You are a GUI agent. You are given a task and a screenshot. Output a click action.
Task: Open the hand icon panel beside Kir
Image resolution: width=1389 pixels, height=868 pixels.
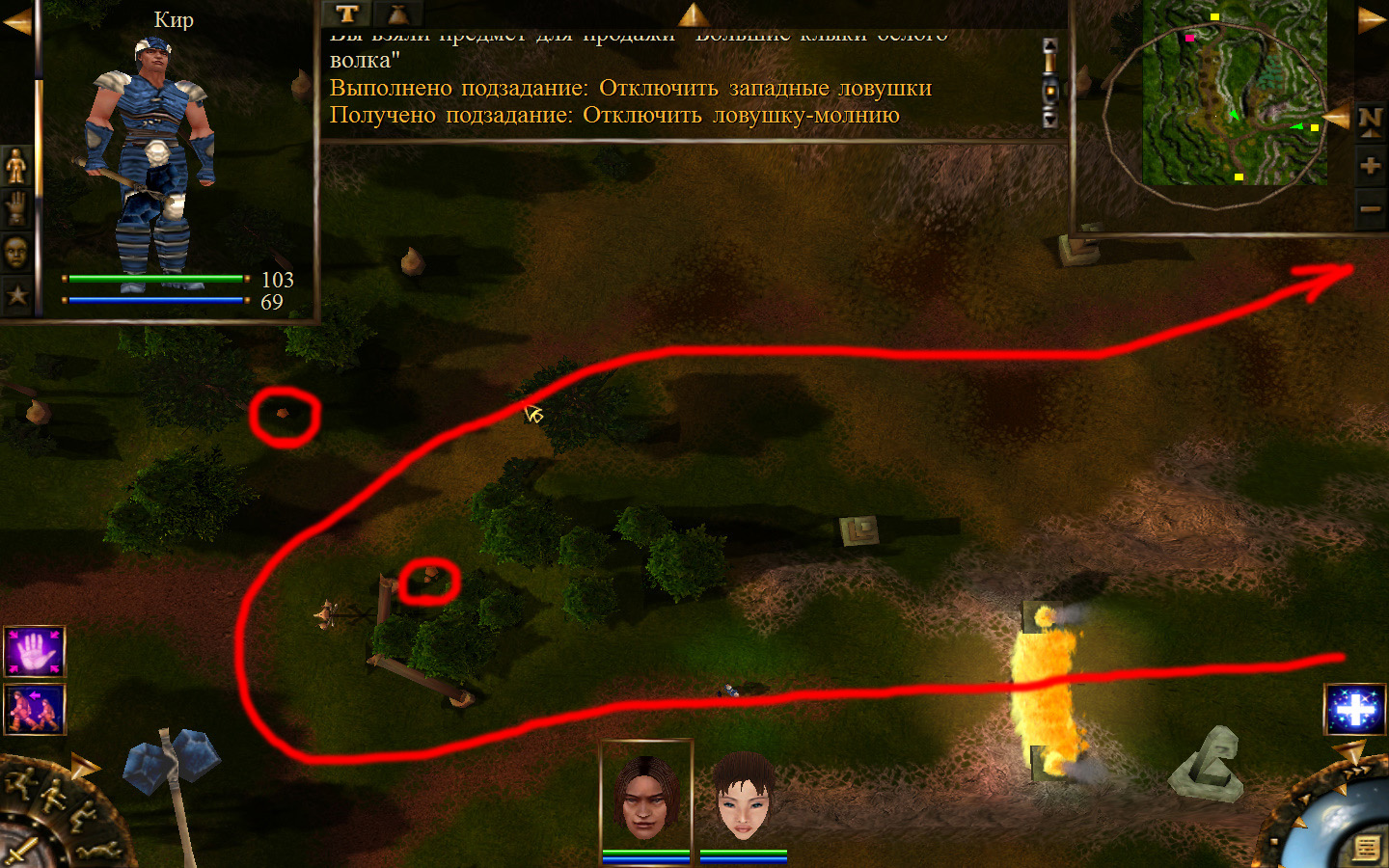[x=16, y=208]
